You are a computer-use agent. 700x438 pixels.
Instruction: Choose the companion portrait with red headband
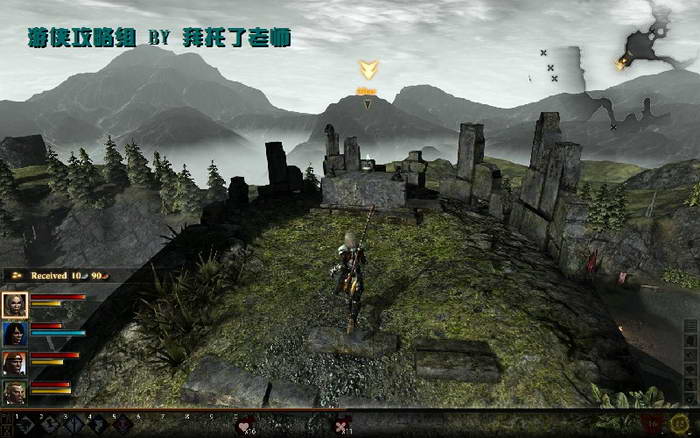point(15,363)
